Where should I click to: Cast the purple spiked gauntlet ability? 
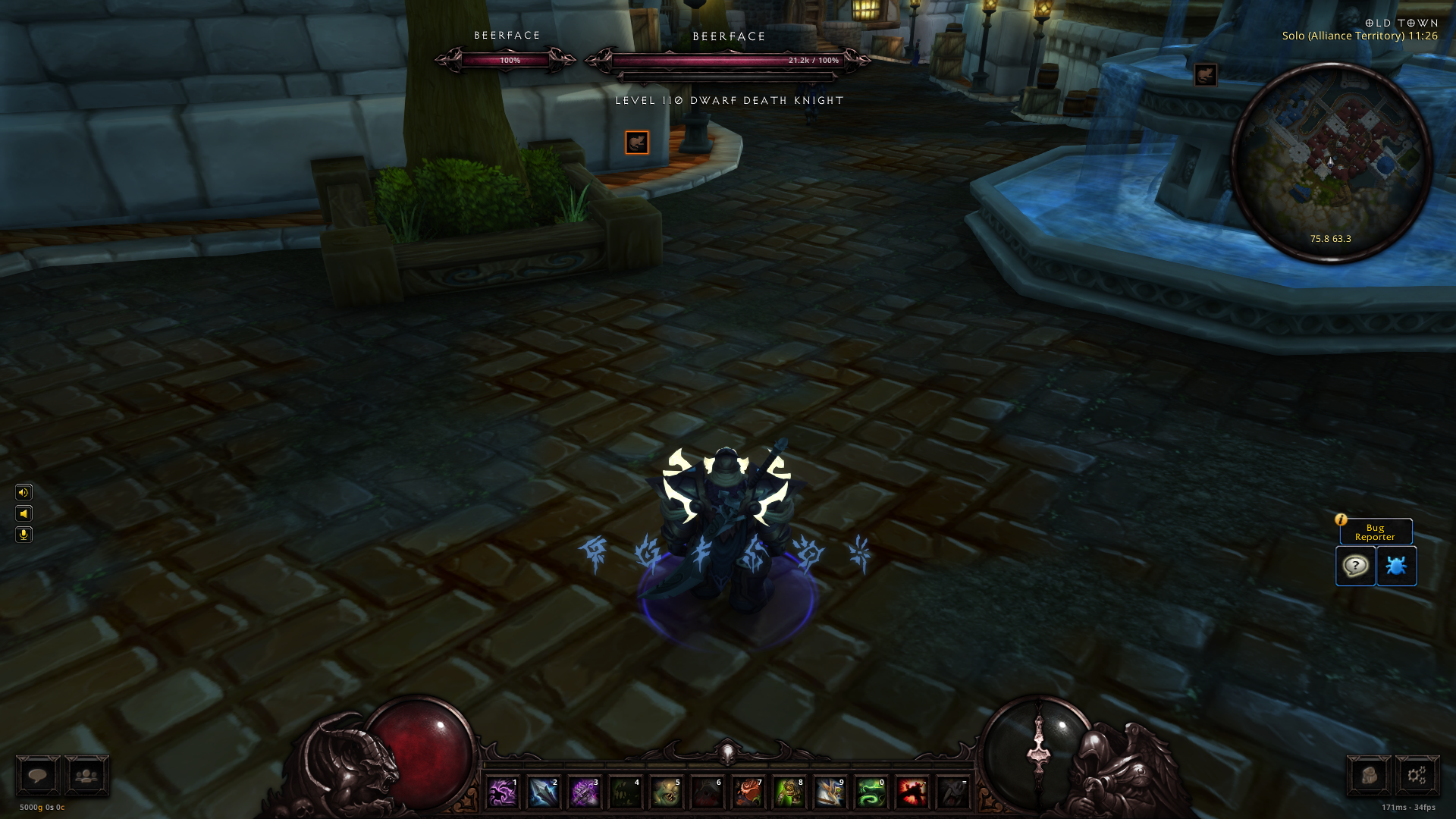tap(584, 793)
